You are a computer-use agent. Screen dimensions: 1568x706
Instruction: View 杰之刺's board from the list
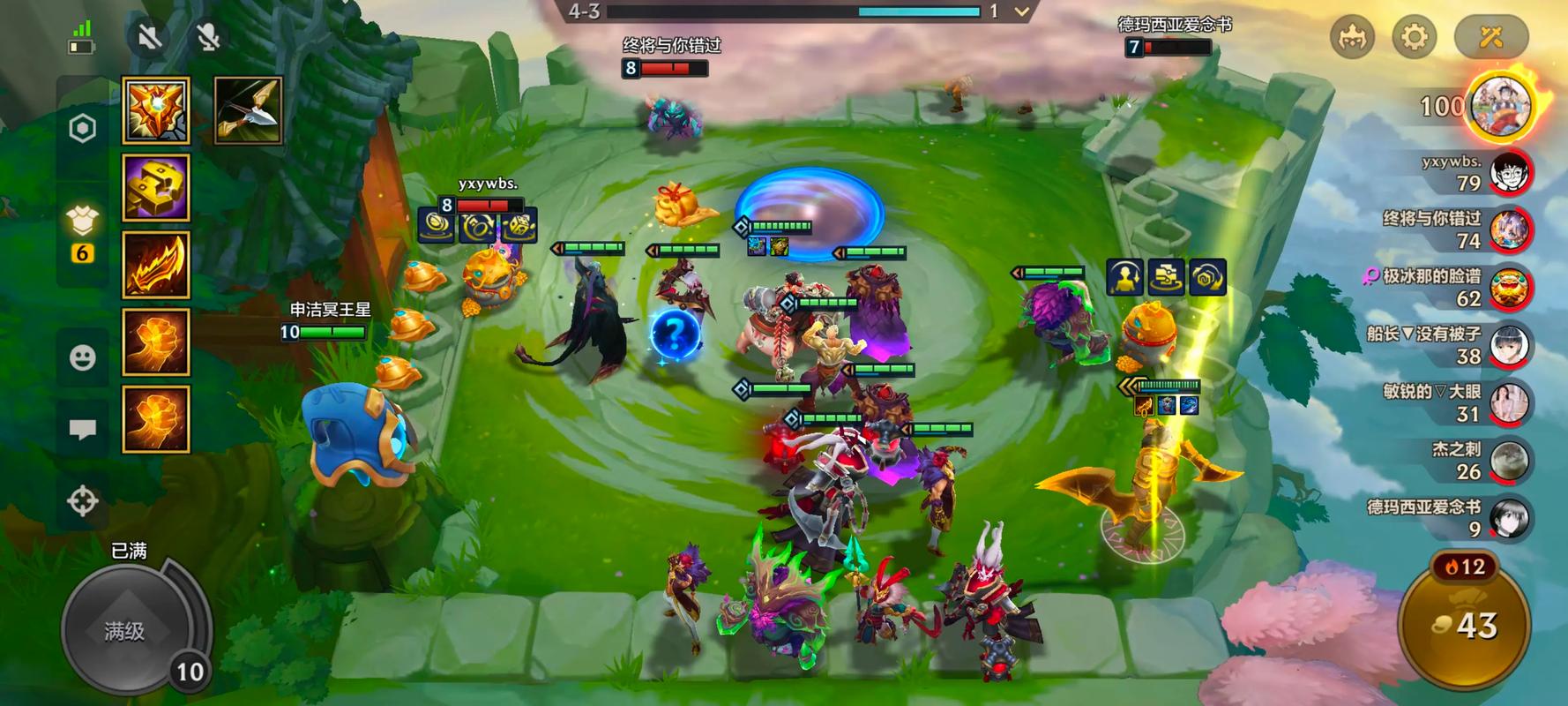[1510, 461]
